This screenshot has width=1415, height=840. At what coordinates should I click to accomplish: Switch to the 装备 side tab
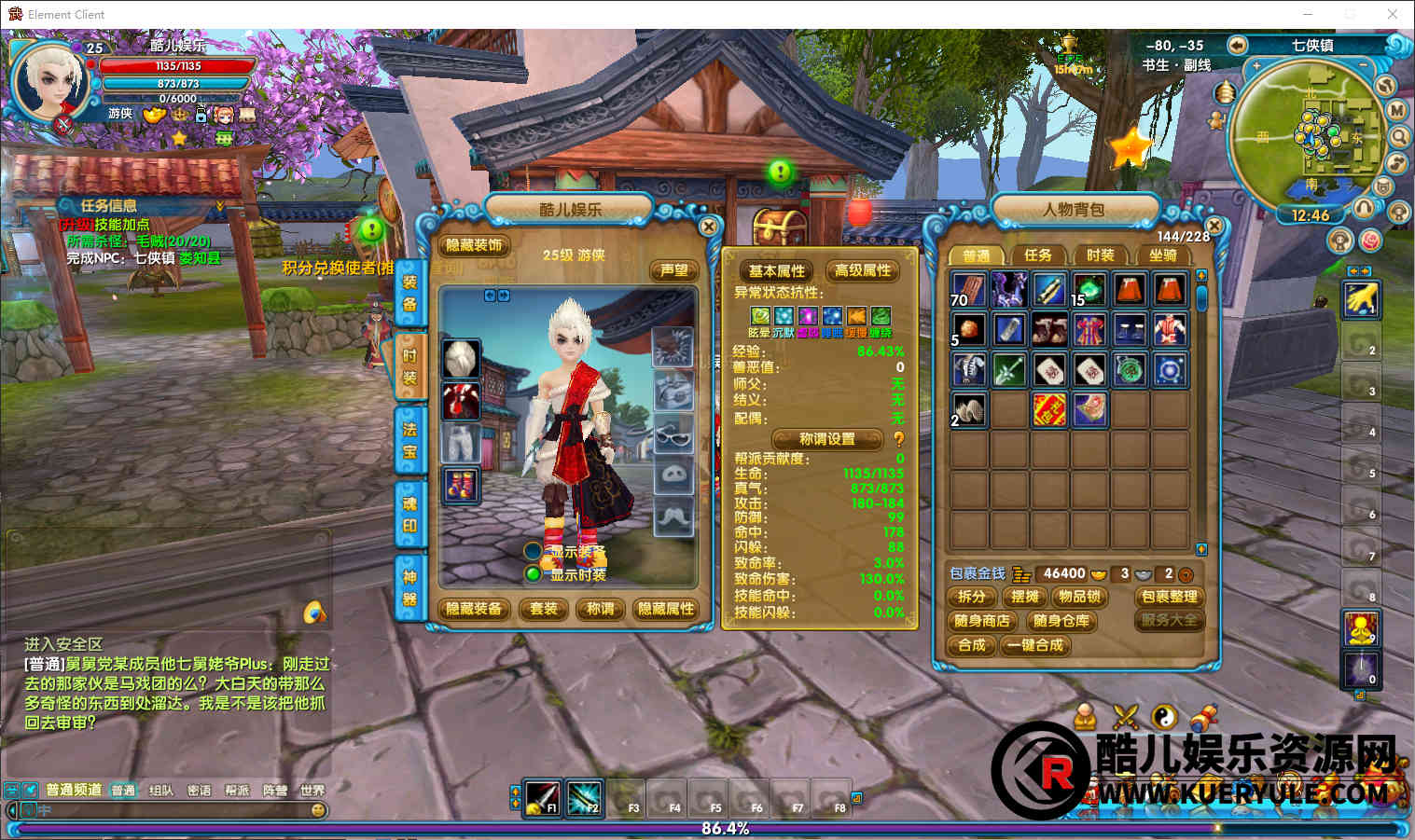[x=409, y=292]
